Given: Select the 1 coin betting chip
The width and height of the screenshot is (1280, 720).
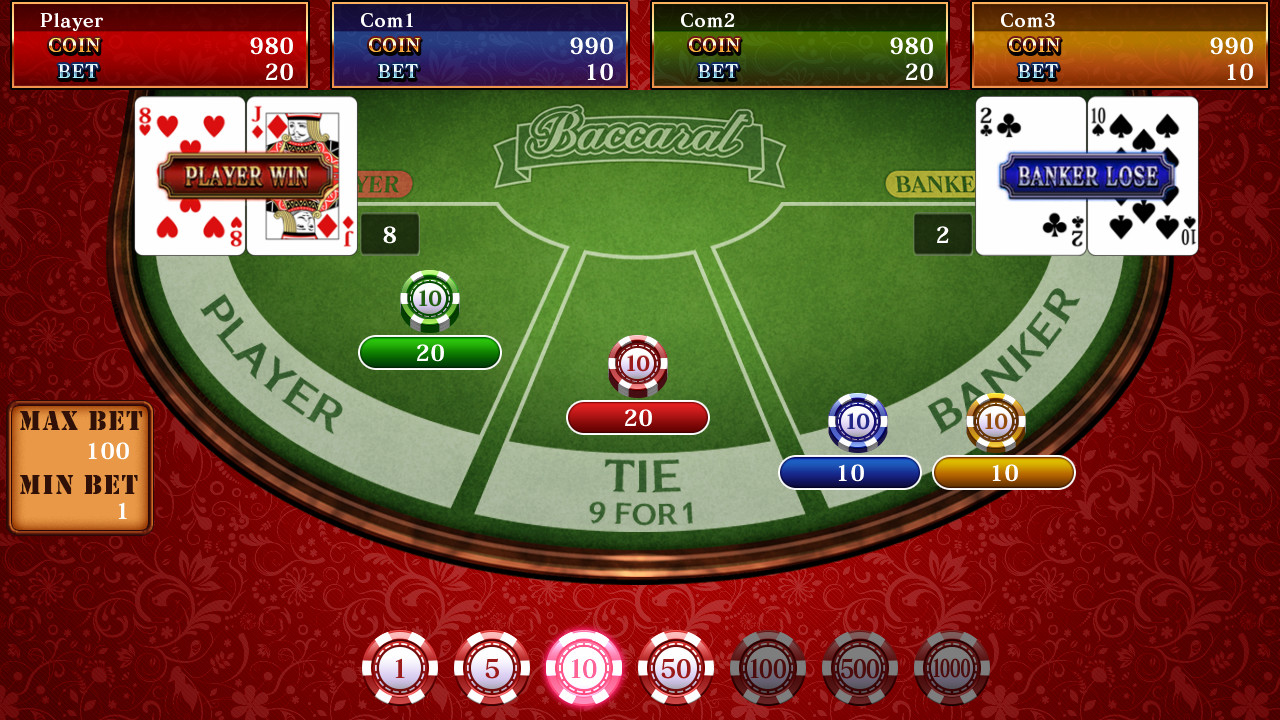Looking at the screenshot, I should click(400, 665).
